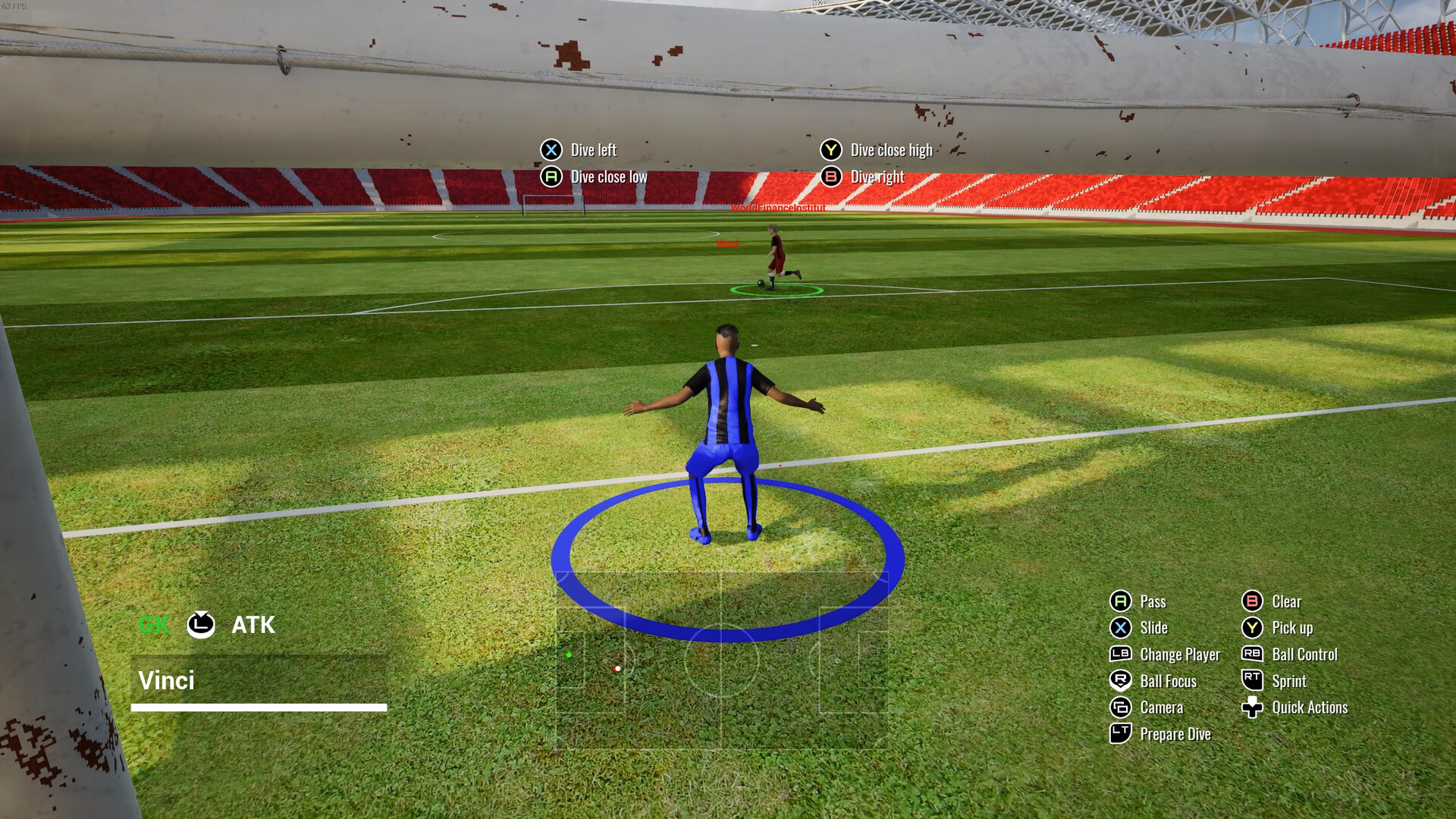Select the Dive close low label

pos(608,176)
